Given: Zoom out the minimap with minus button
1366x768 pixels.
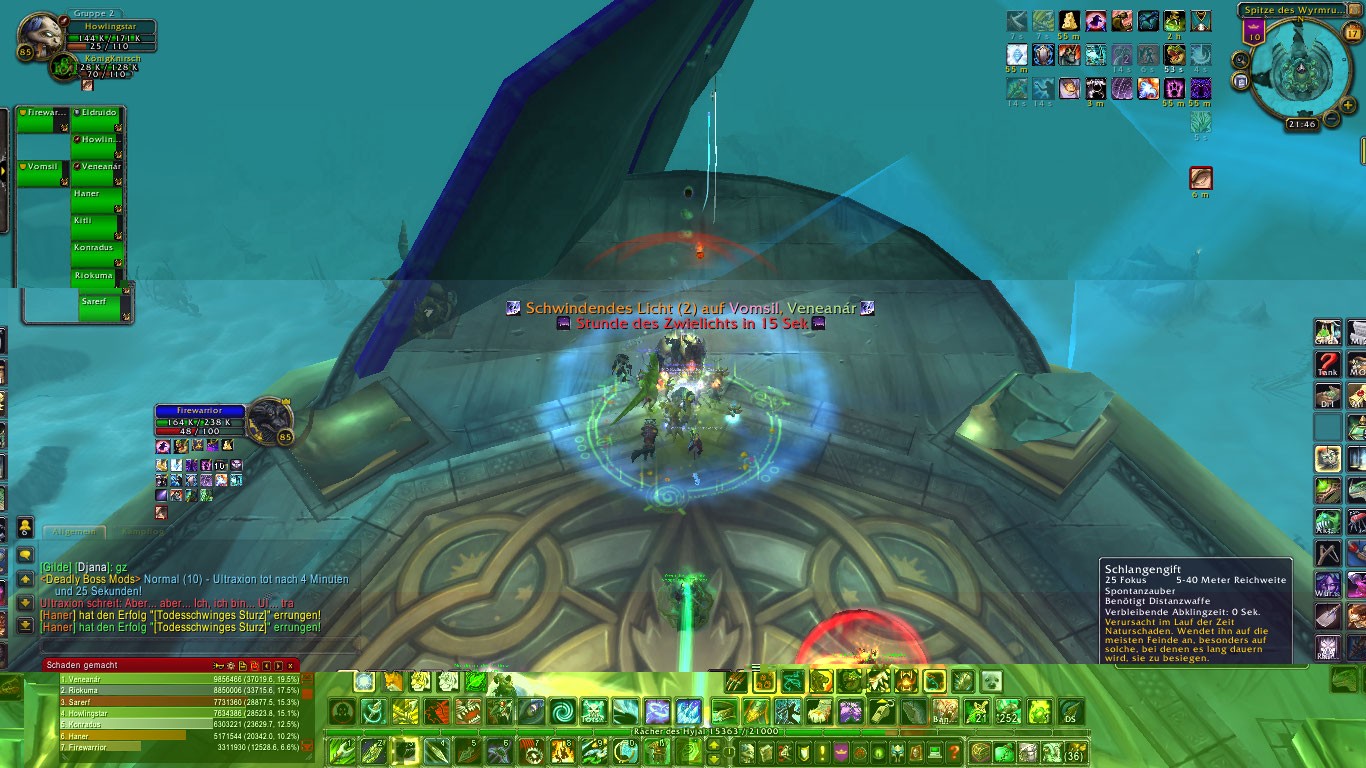Looking at the screenshot, I should pyautogui.click(x=1332, y=119).
